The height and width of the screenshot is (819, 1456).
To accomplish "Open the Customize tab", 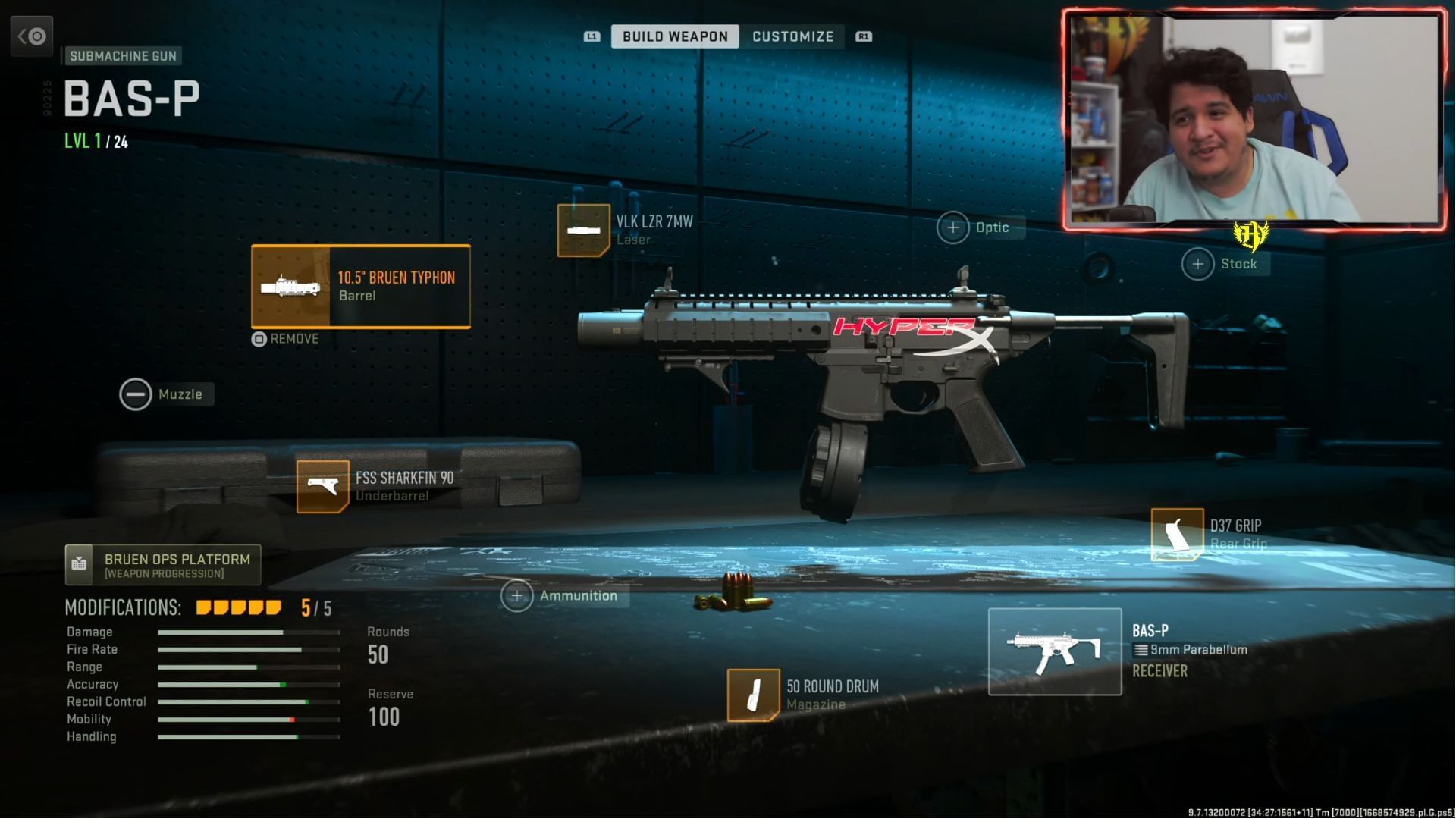I will click(x=792, y=36).
